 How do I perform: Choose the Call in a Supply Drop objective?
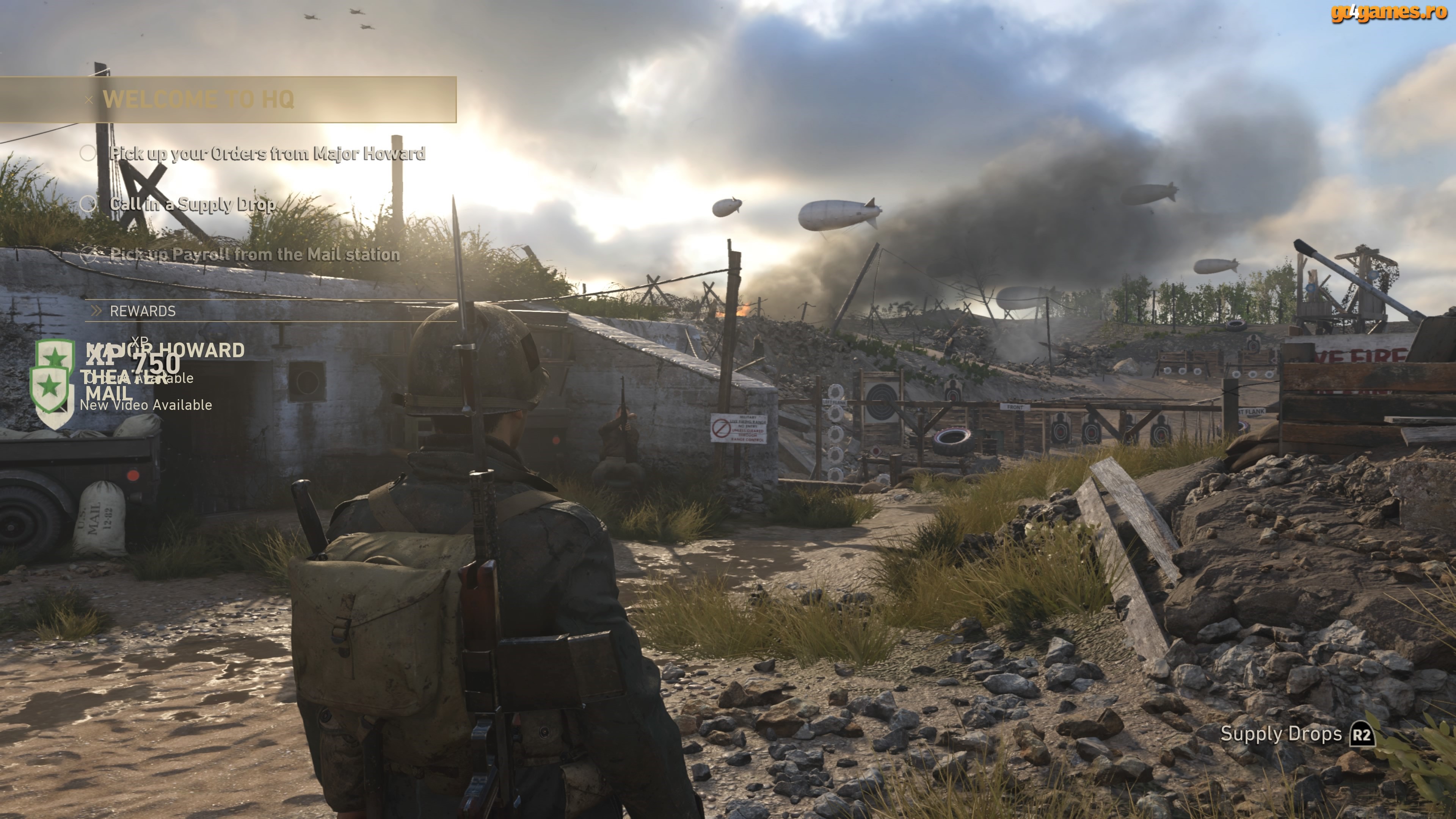click(x=192, y=204)
